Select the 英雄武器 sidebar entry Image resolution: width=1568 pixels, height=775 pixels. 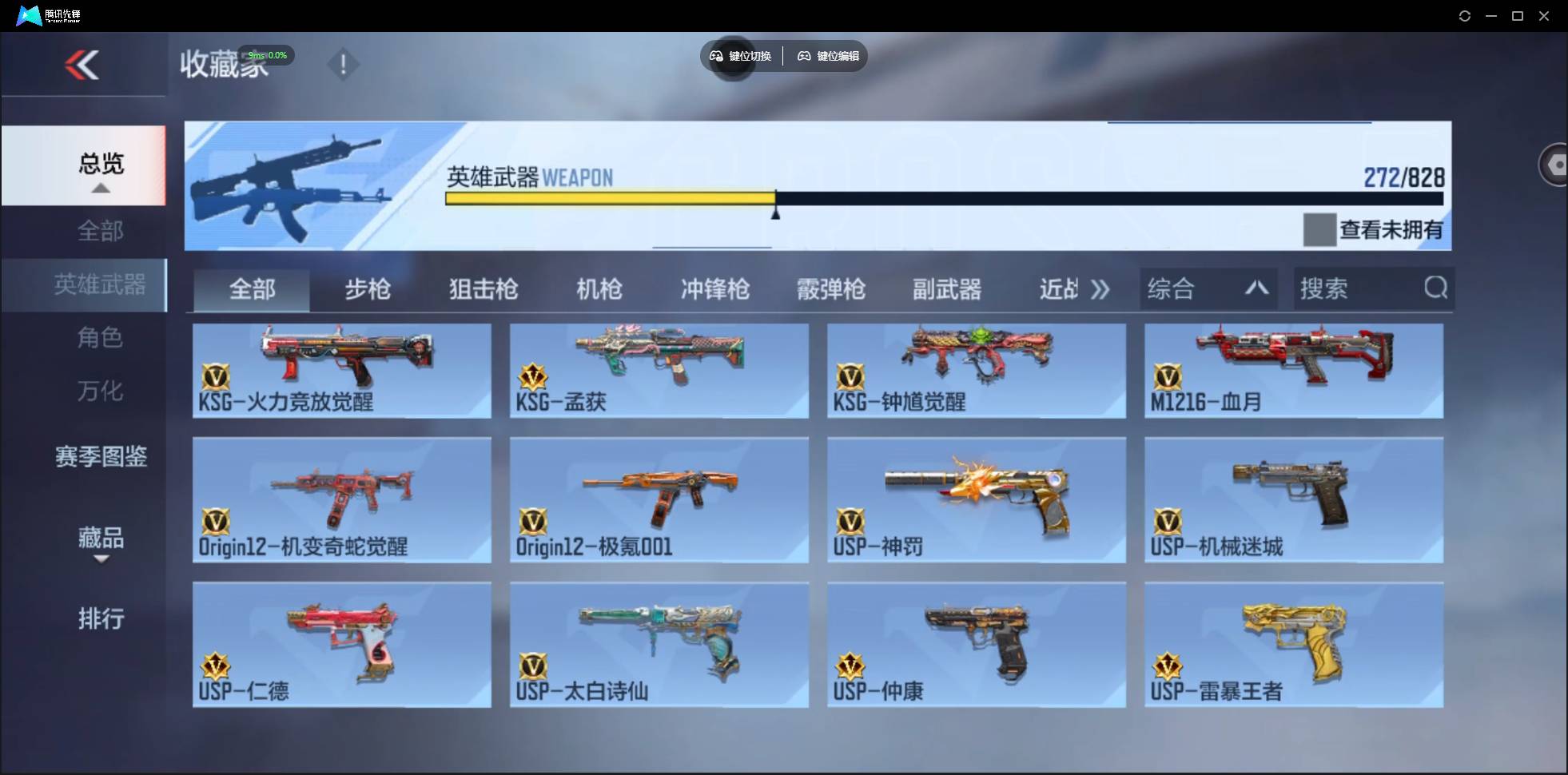(100, 285)
